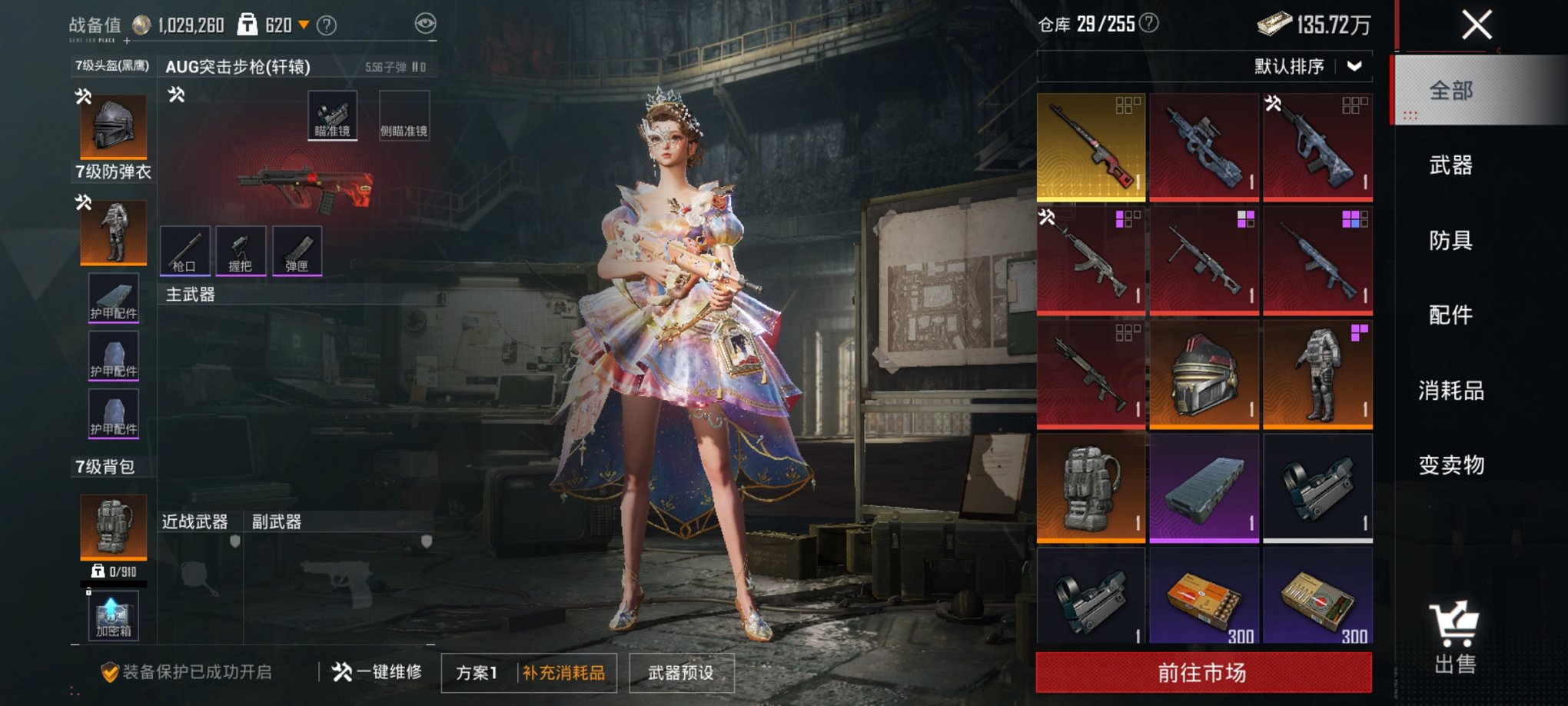Choose the 全部 category tab
The width and height of the screenshot is (1568, 706).
[1450, 91]
